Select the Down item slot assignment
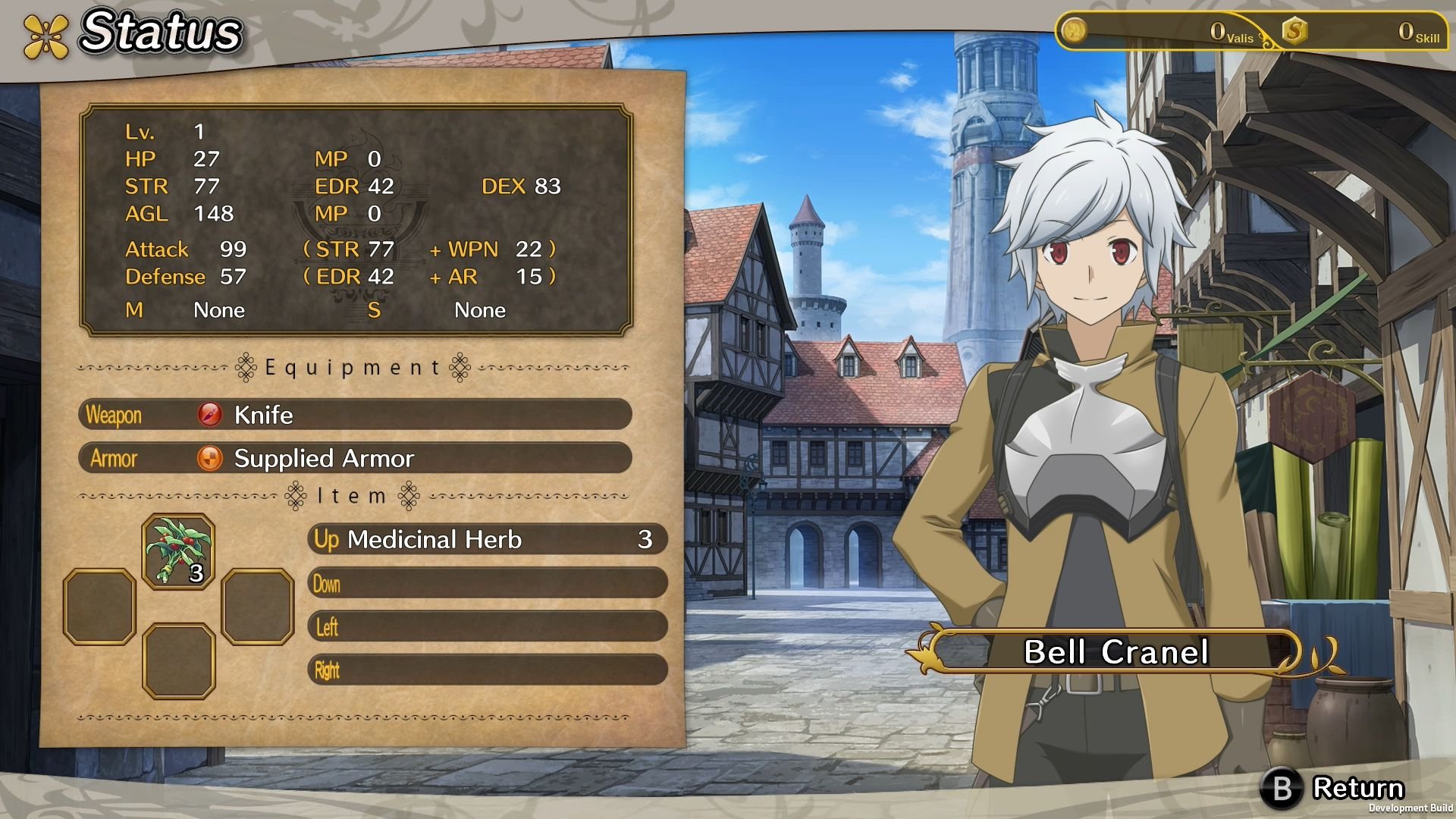The width and height of the screenshot is (1456, 819). click(485, 584)
